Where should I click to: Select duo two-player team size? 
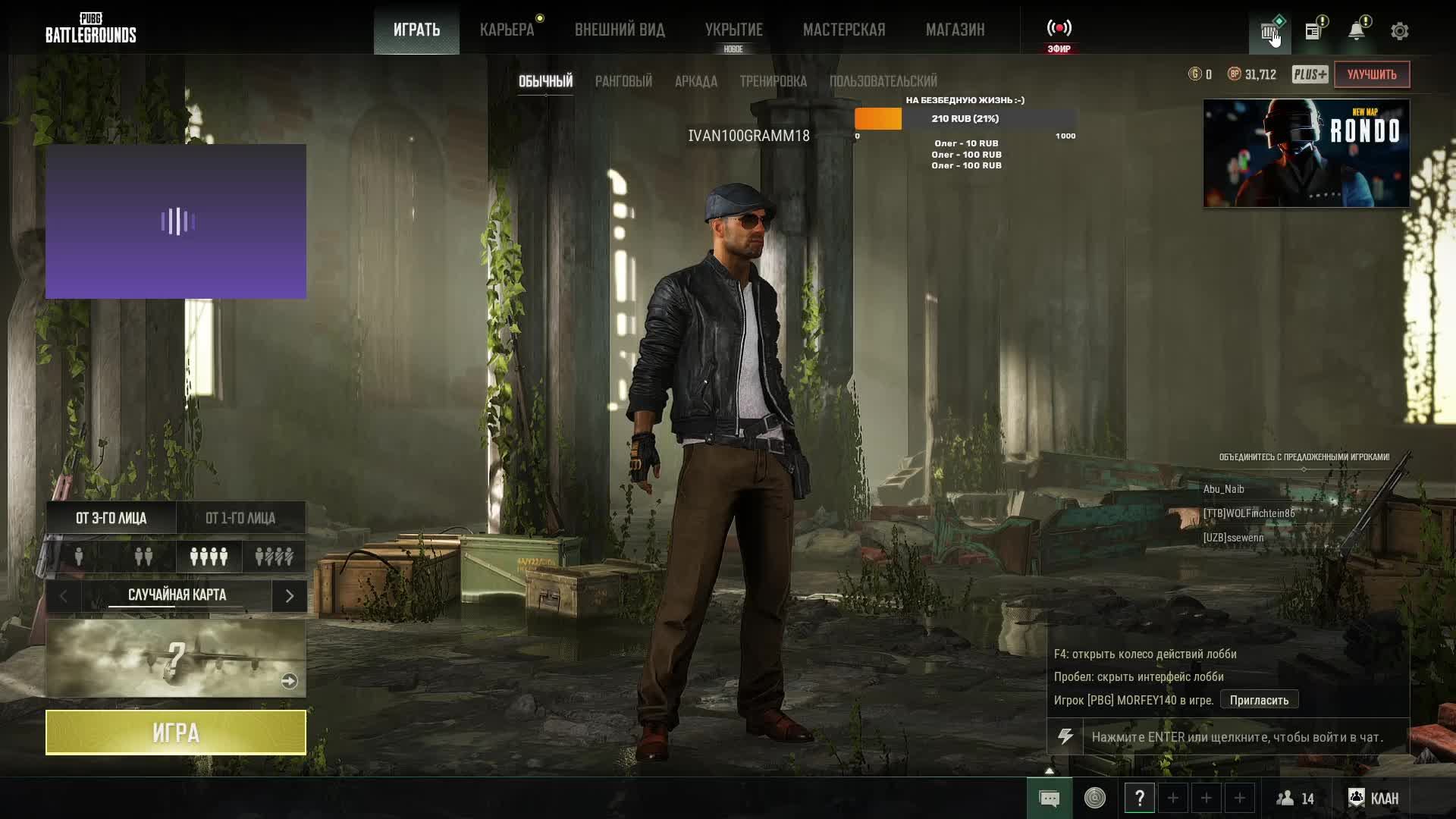pos(143,557)
